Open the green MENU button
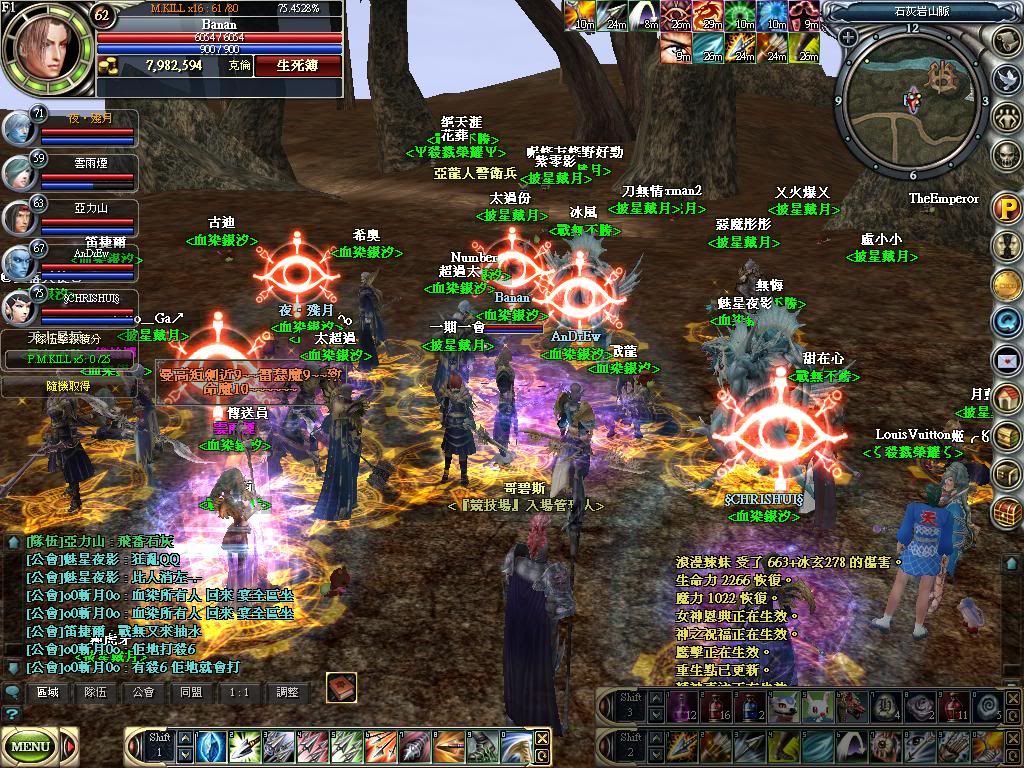The width and height of the screenshot is (1024, 768). 31,746
